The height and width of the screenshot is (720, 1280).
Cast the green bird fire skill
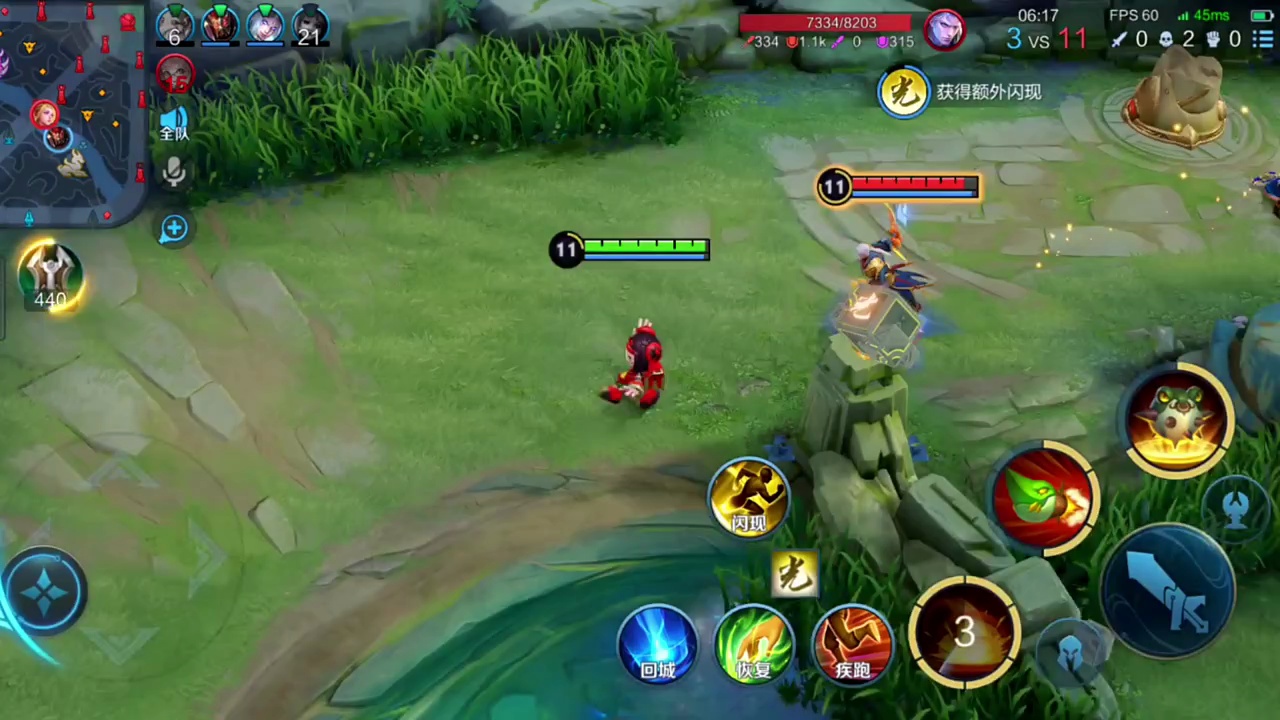pyautogui.click(x=1043, y=498)
